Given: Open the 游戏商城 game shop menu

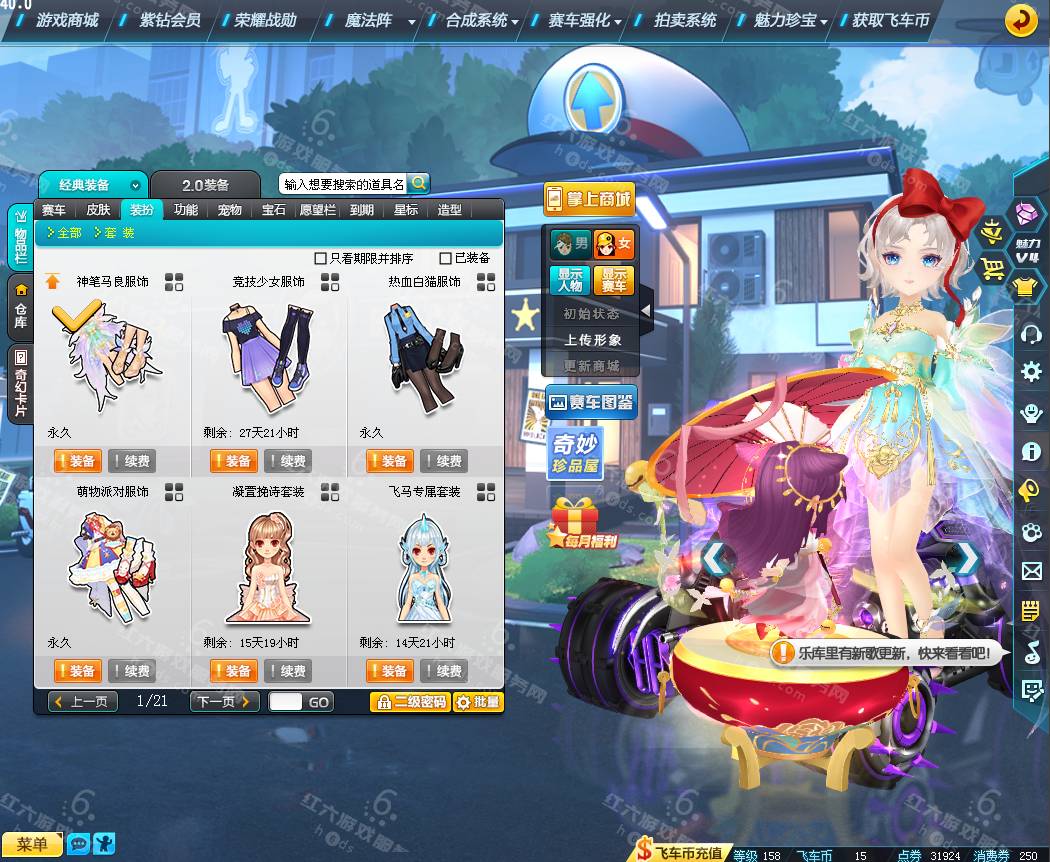Looking at the screenshot, I should [x=67, y=20].
